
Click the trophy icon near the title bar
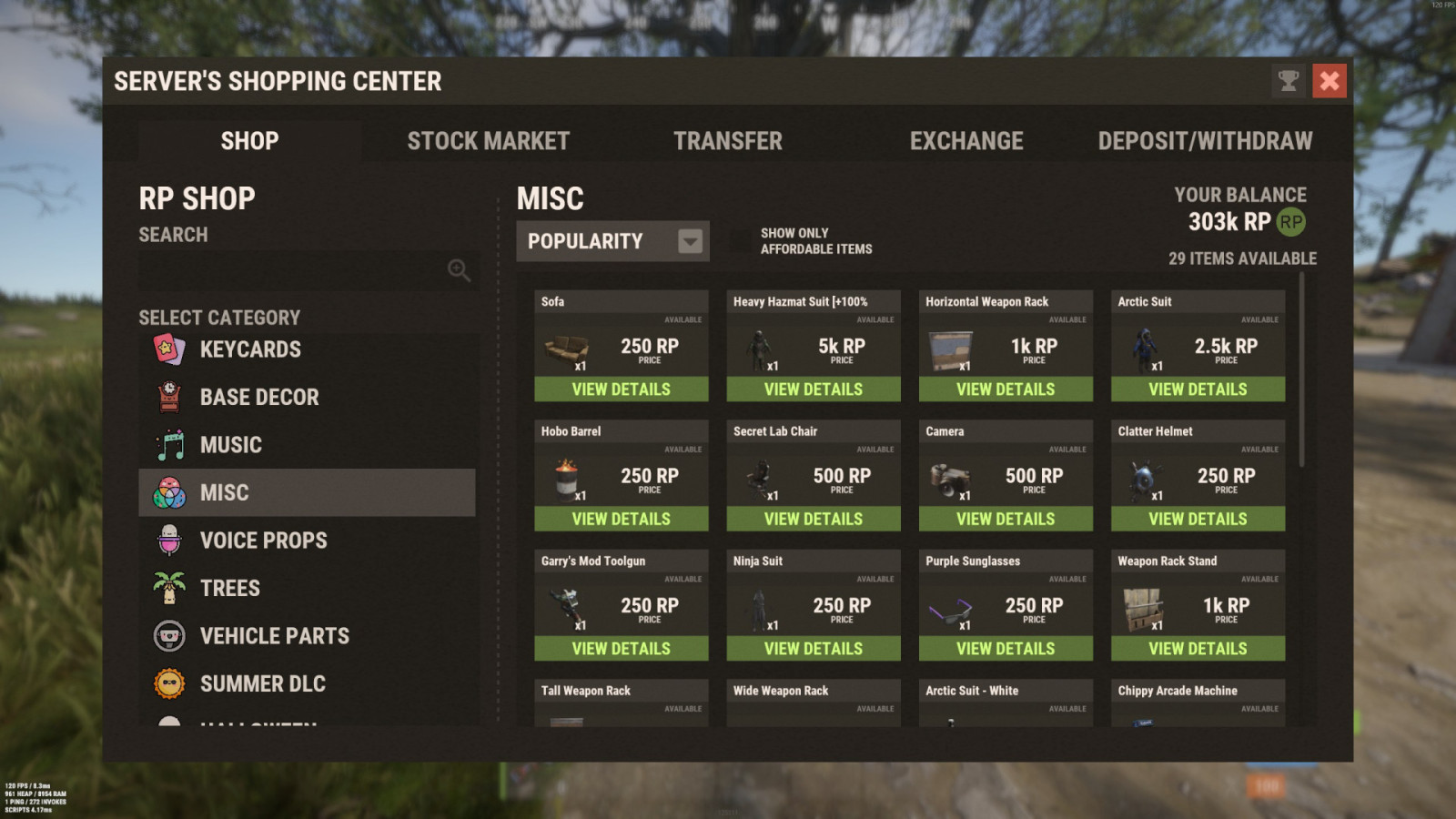coord(1287,81)
